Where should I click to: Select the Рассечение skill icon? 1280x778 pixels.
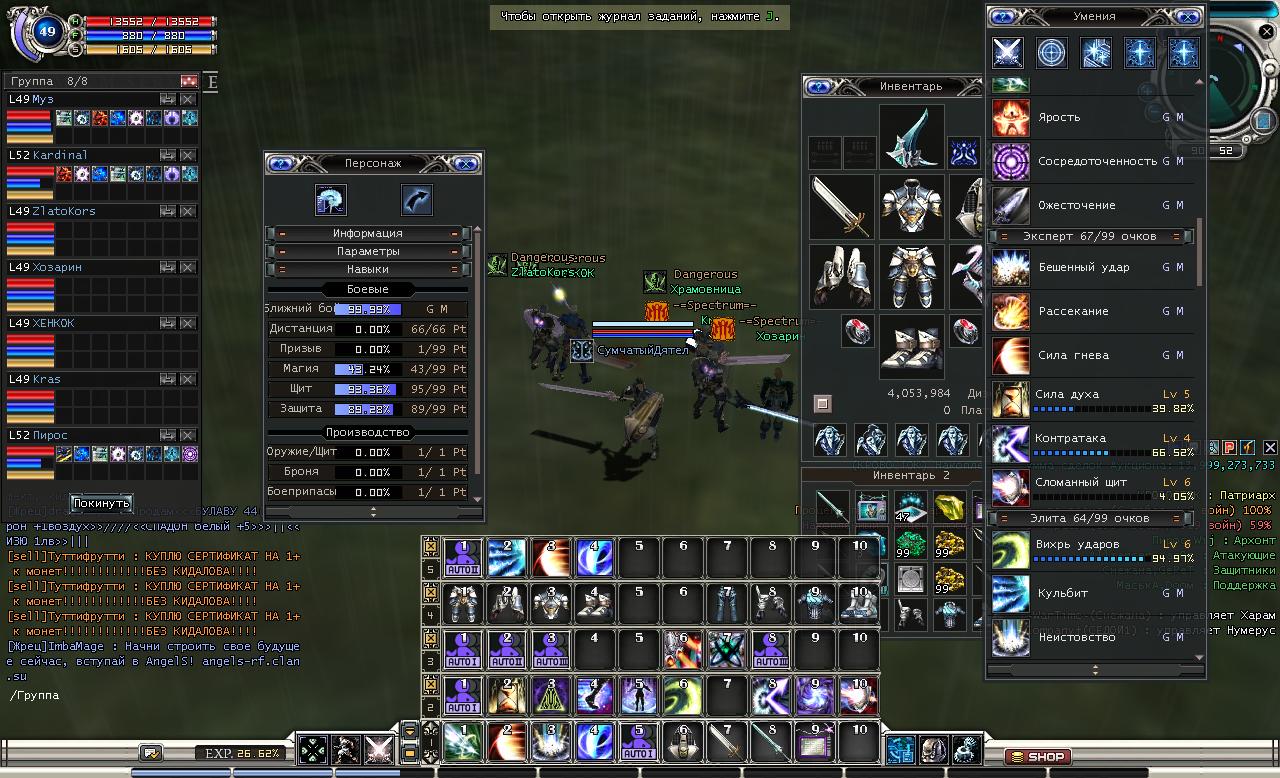1010,312
